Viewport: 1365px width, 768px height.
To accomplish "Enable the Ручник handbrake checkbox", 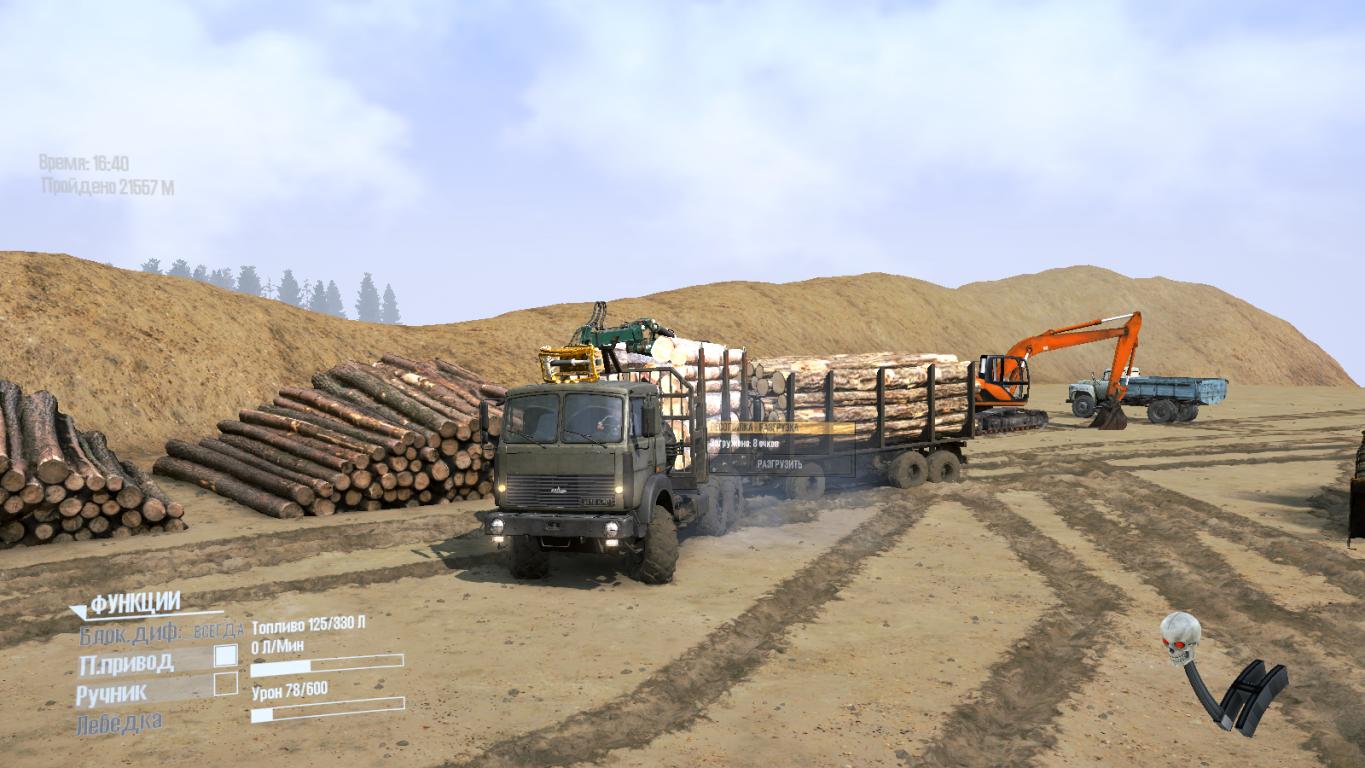I will pyautogui.click(x=226, y=684).
